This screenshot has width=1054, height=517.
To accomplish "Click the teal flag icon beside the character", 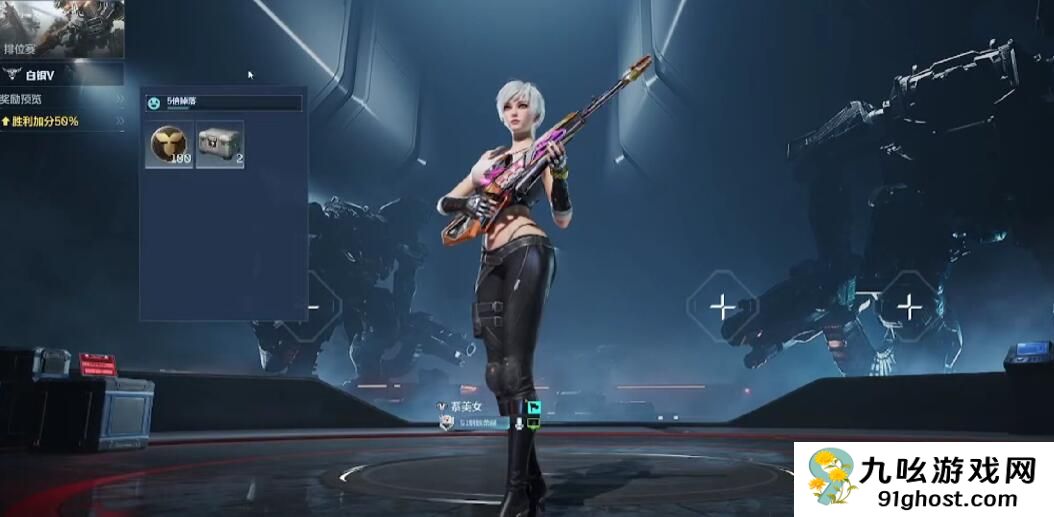I will pyautogui.click(x=534, y=408).
